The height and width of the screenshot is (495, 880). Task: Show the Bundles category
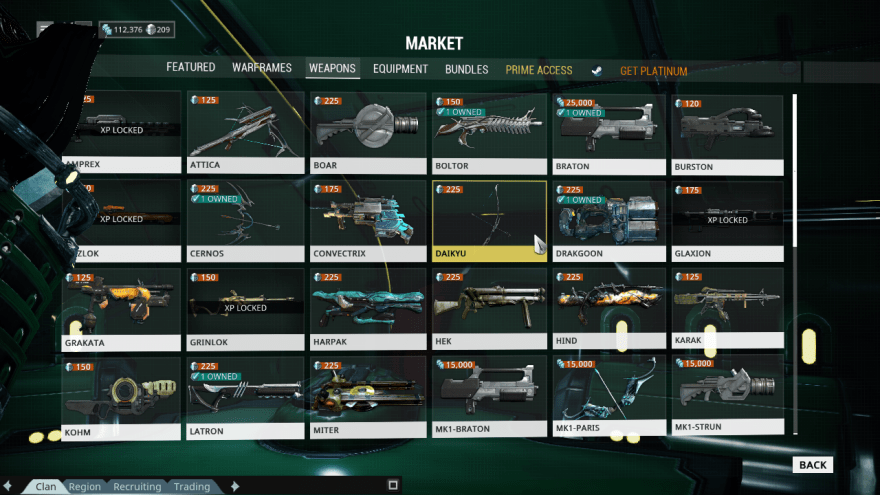point(466,70)
